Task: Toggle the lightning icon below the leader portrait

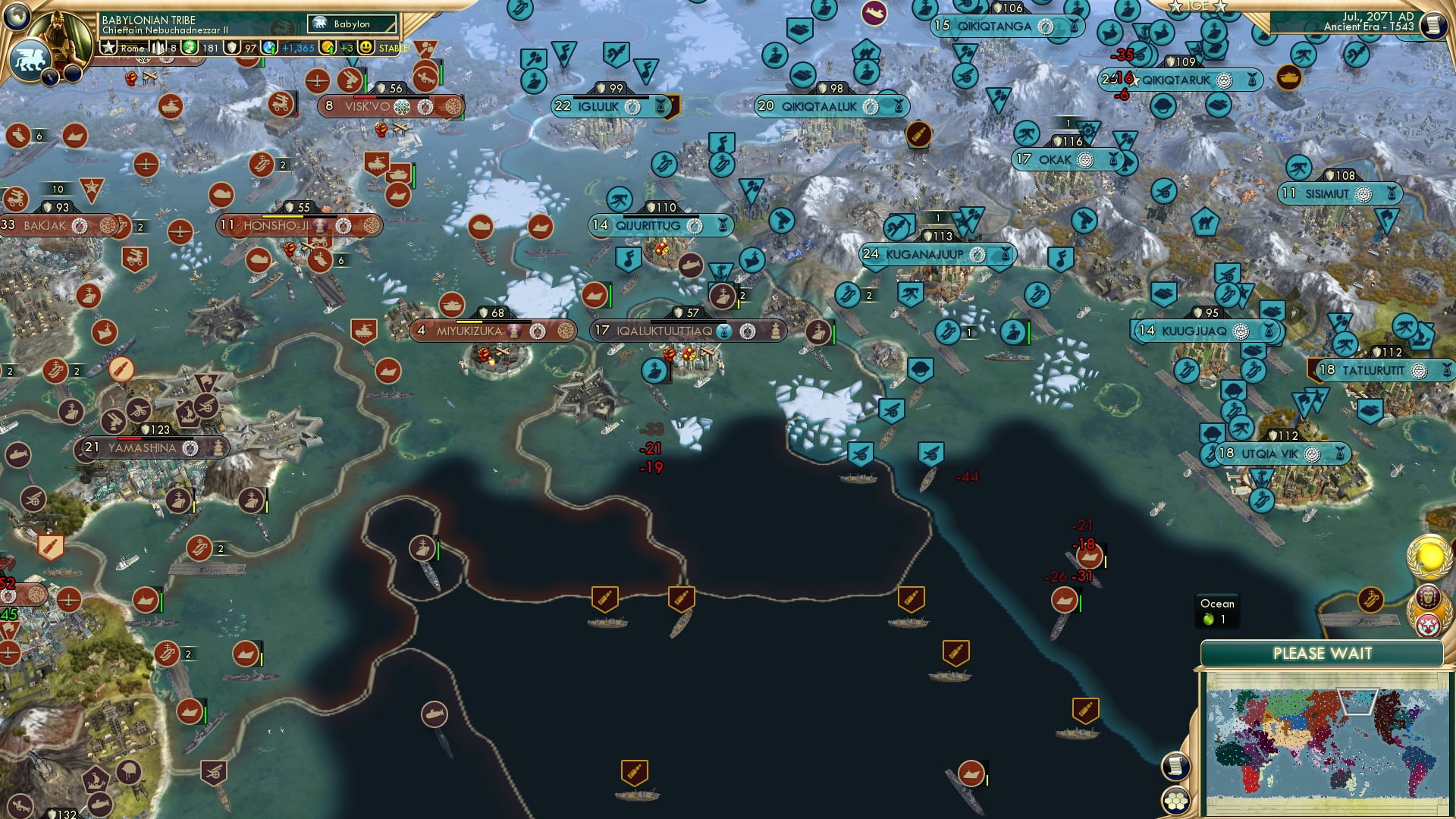Action: point(50,76)
